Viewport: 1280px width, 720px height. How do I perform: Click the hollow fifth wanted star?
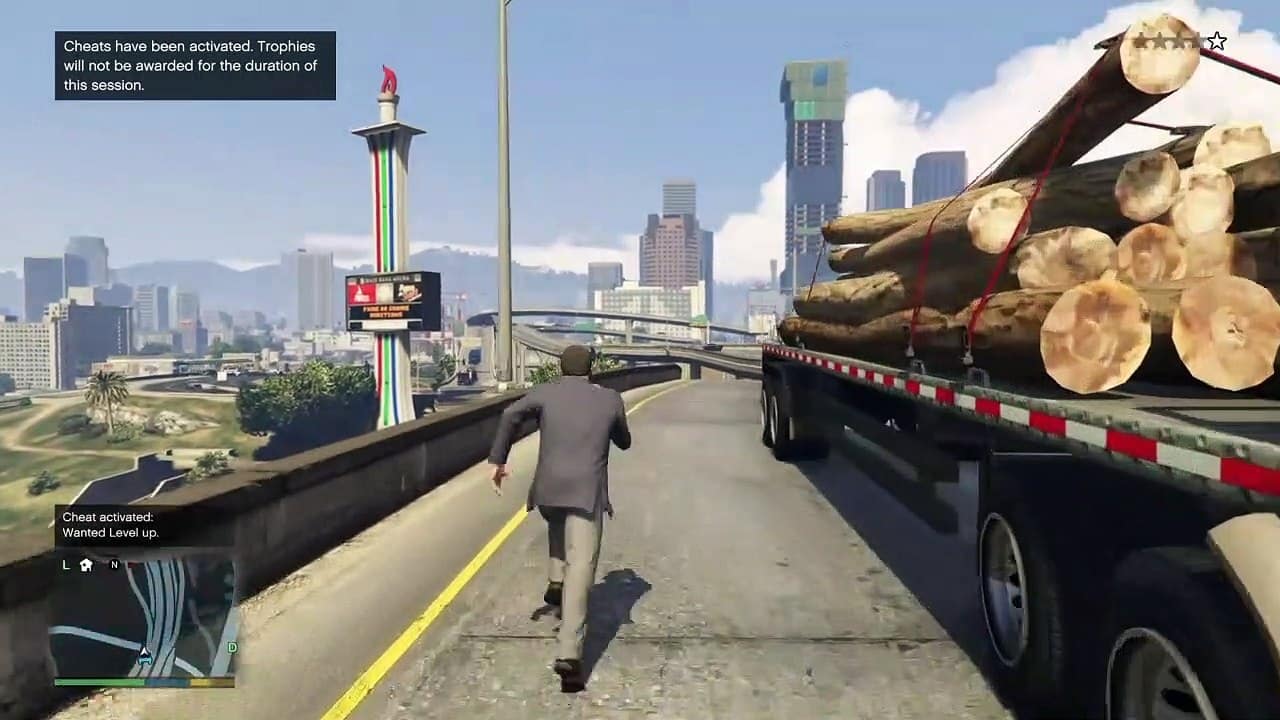[x=1216, y=40]
